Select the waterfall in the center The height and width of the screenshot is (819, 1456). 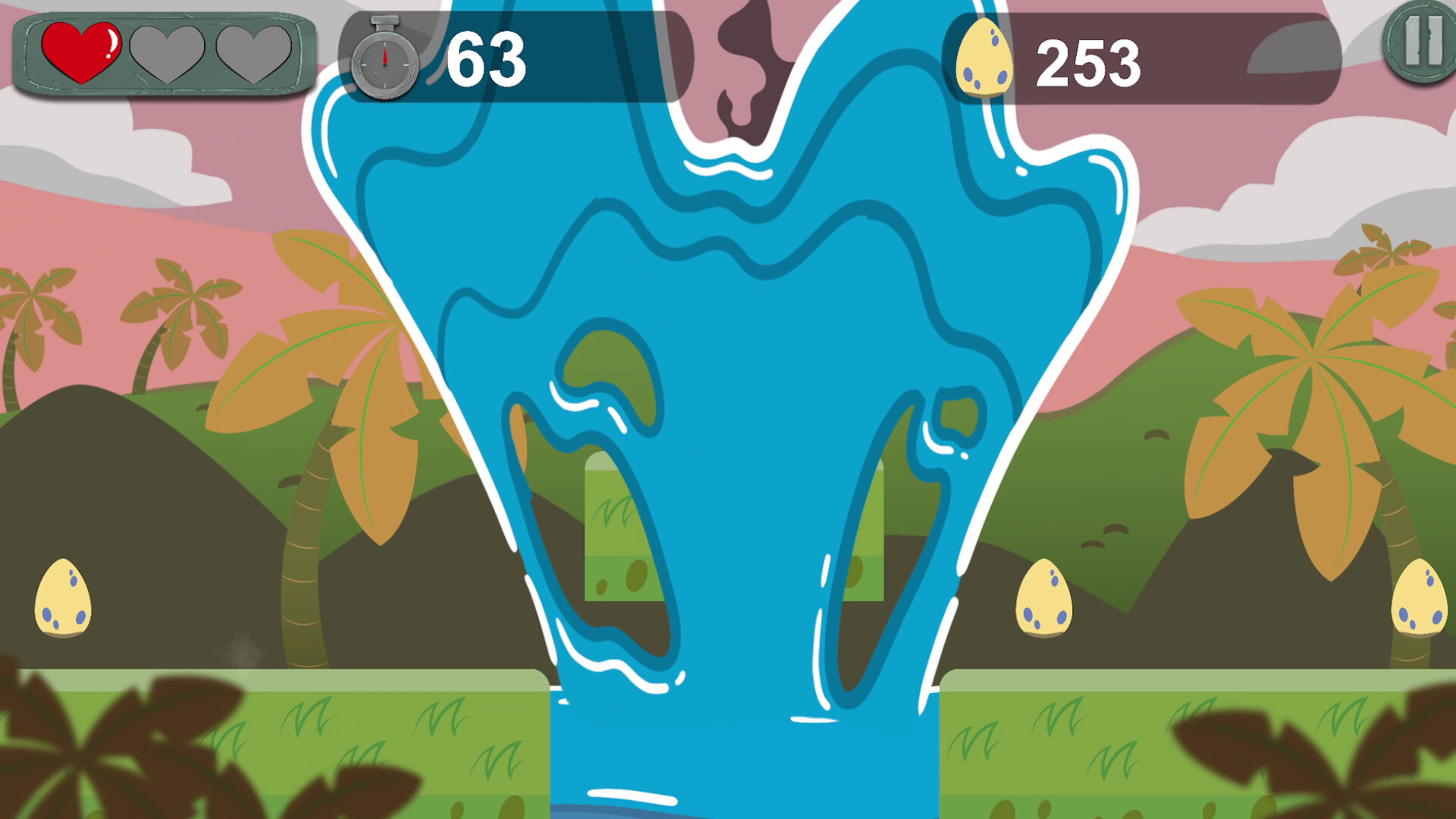point(728,379)
